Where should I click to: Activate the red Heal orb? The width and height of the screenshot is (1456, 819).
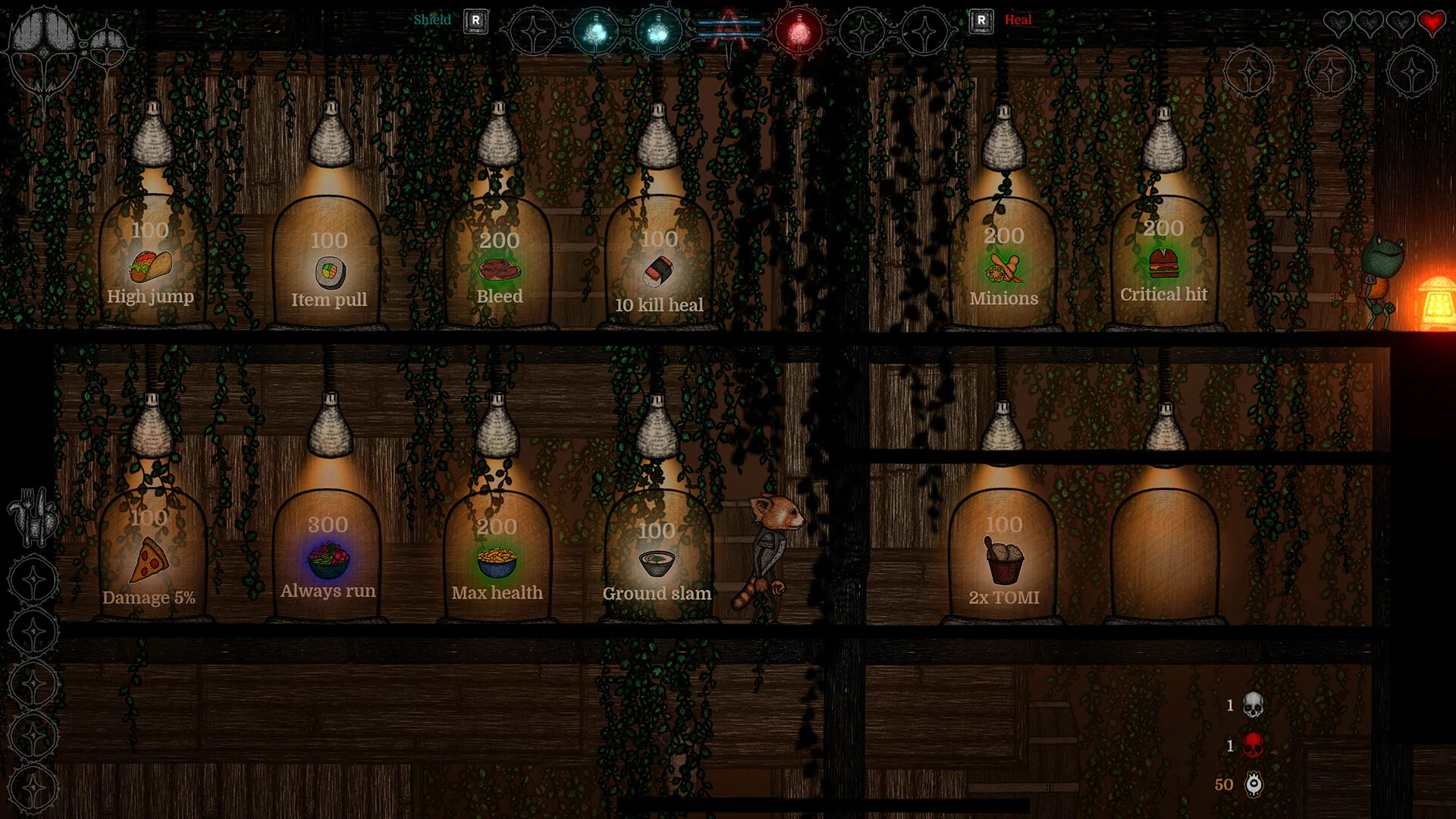point(798,32)
